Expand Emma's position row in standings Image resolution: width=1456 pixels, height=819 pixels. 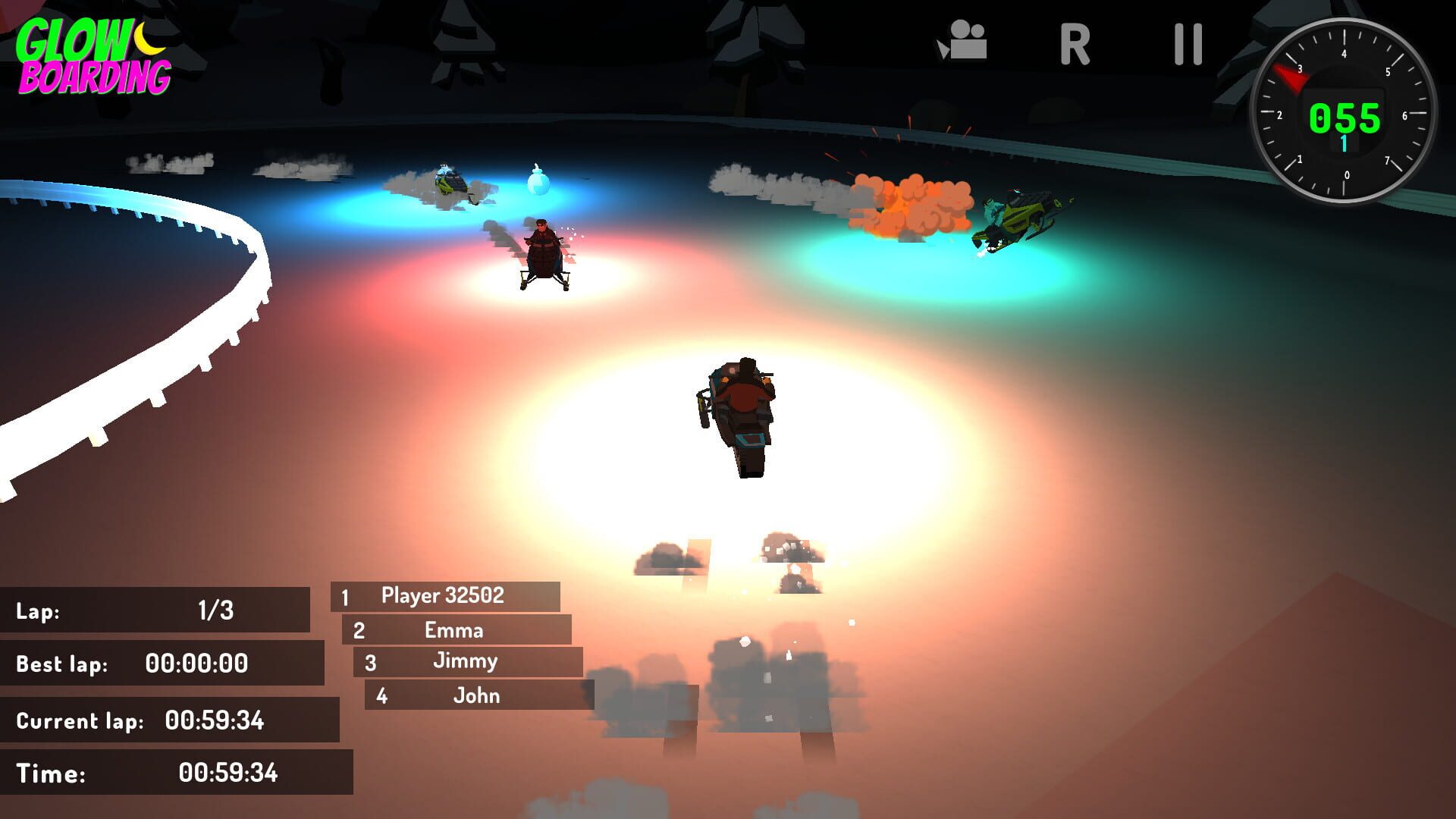[x=455, y=629]
